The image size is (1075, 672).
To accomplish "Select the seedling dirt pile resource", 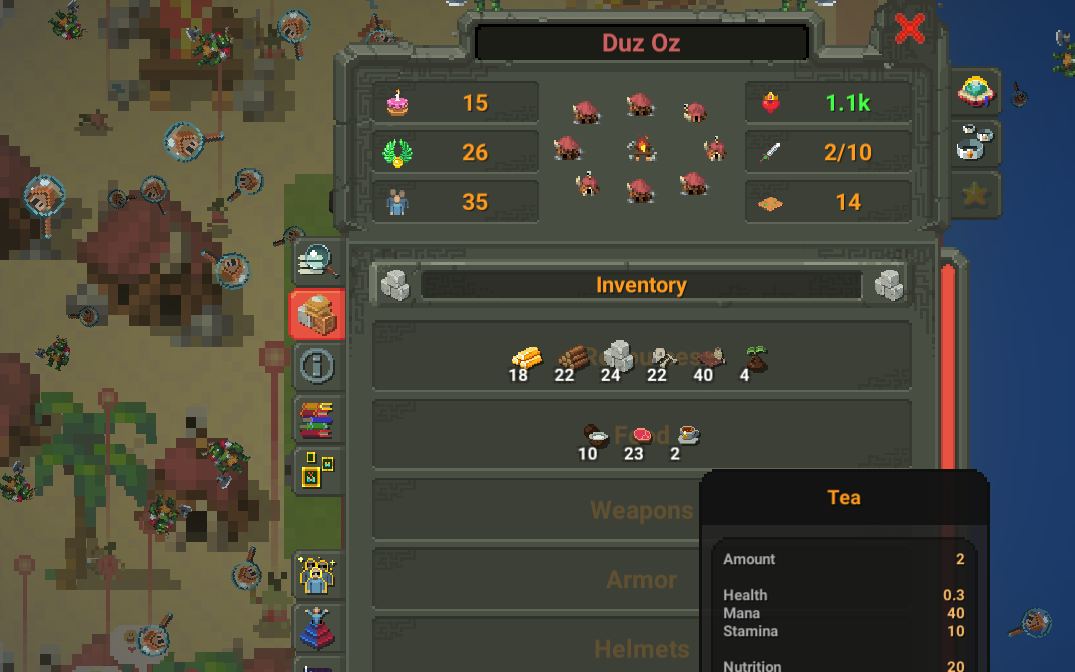I will 754,358.
